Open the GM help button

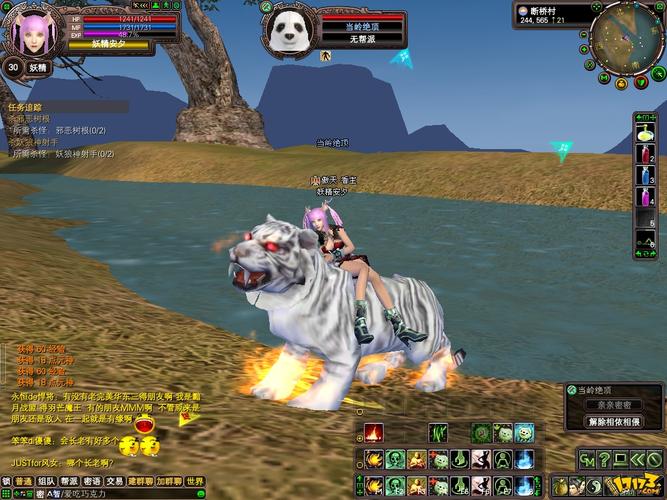point(589,459)
